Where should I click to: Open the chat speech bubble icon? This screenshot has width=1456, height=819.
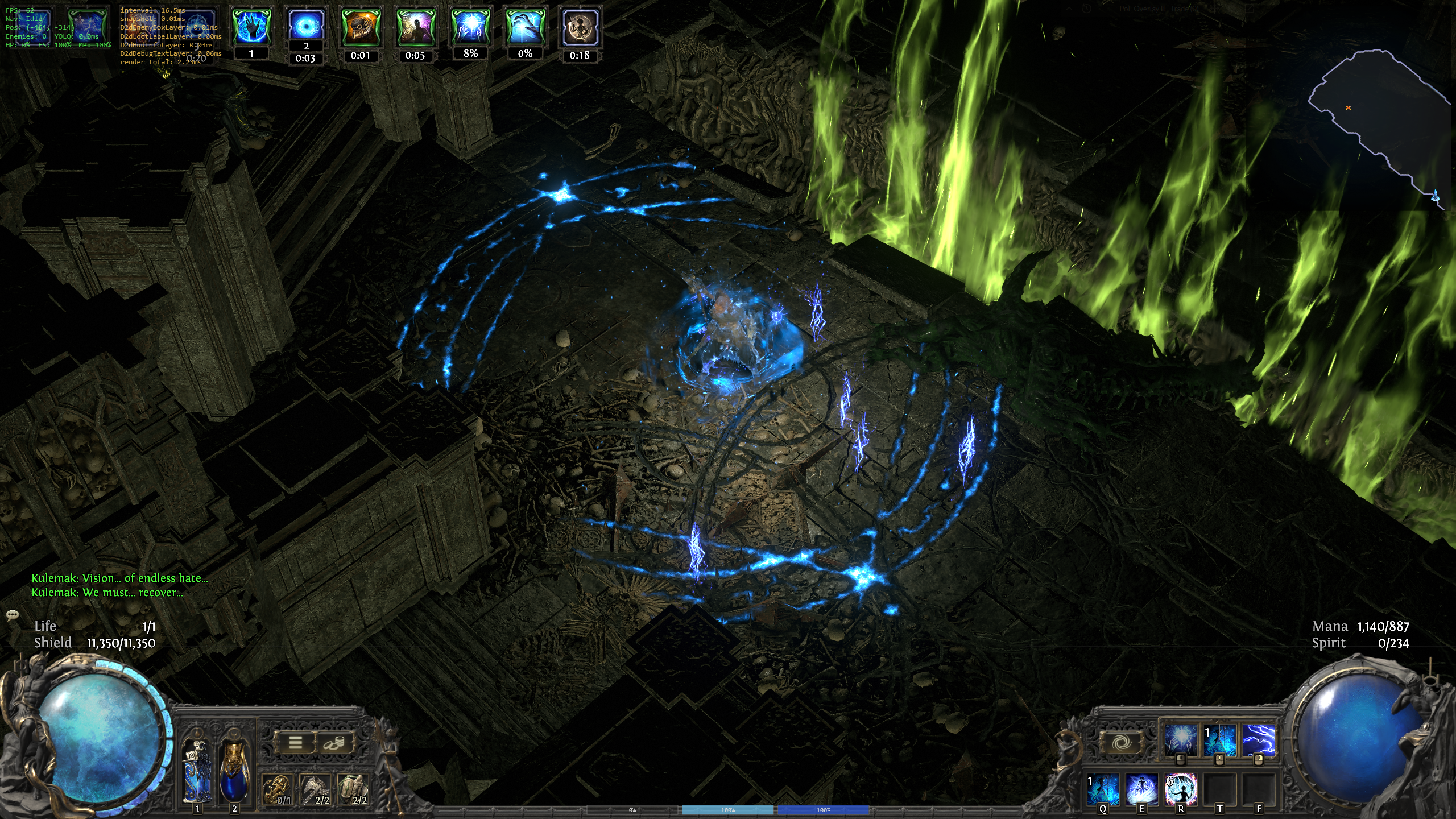pos(12,615)
